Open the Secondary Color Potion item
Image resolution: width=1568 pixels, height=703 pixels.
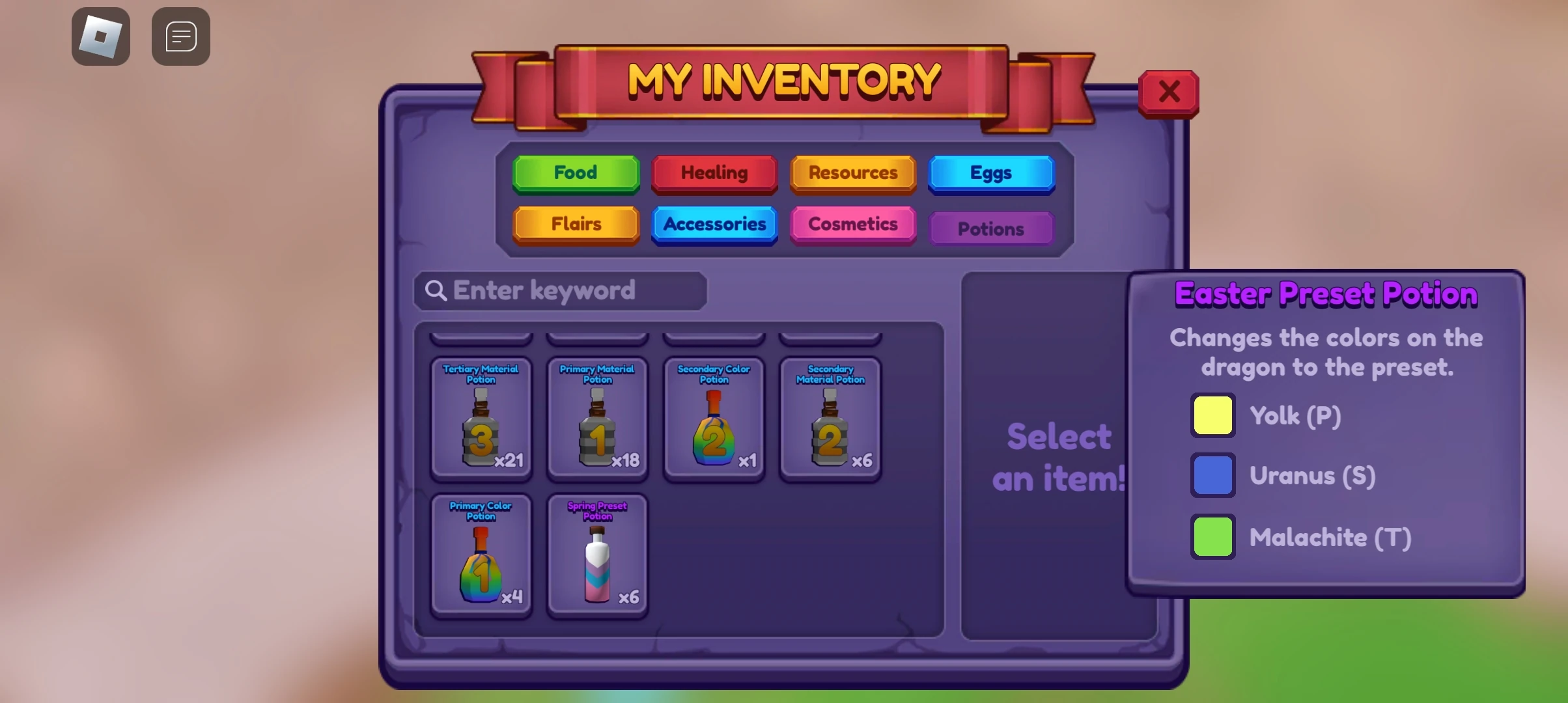point(713,420)
